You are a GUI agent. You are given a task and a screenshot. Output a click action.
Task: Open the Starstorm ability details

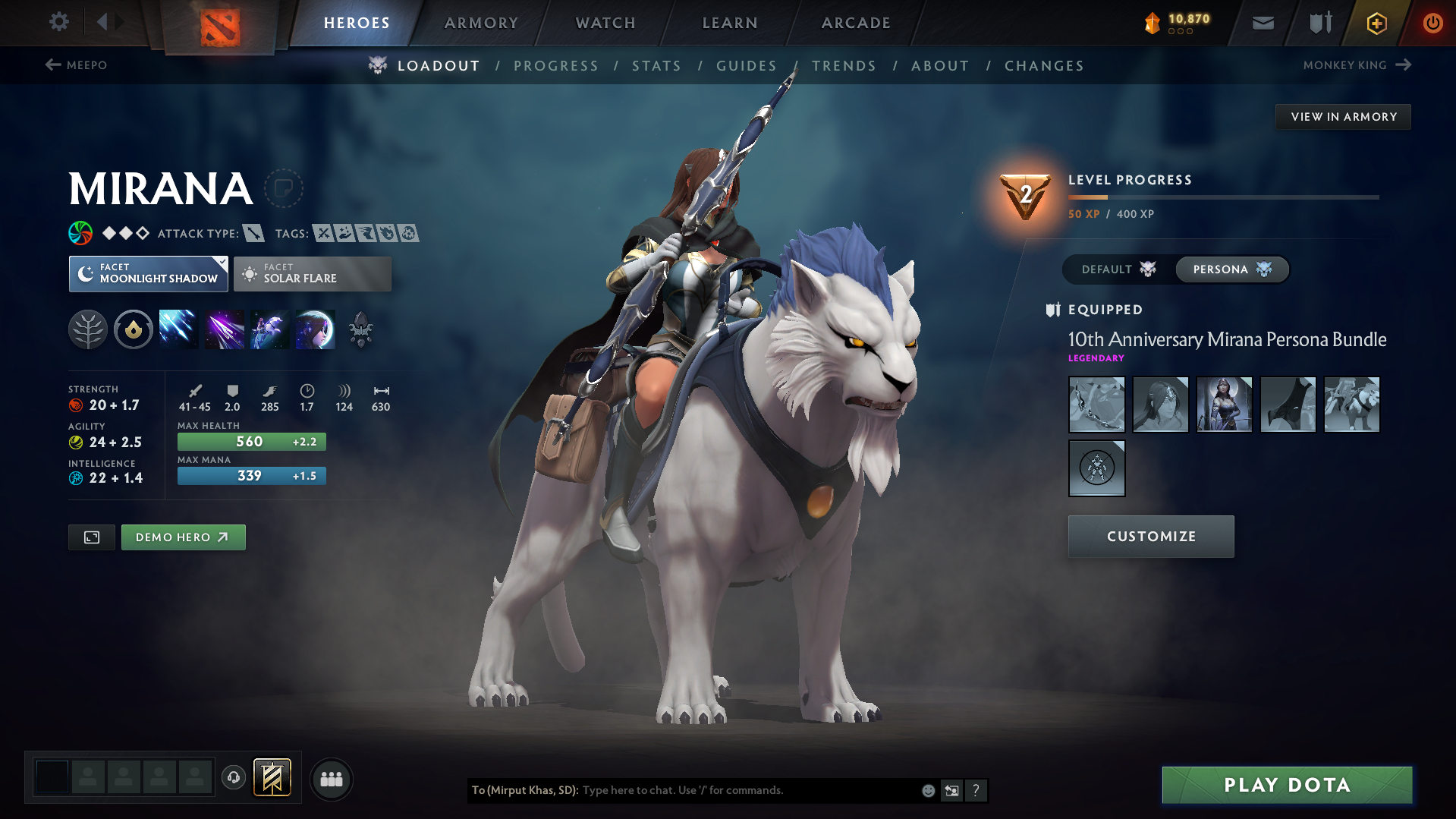click(178, 329)
